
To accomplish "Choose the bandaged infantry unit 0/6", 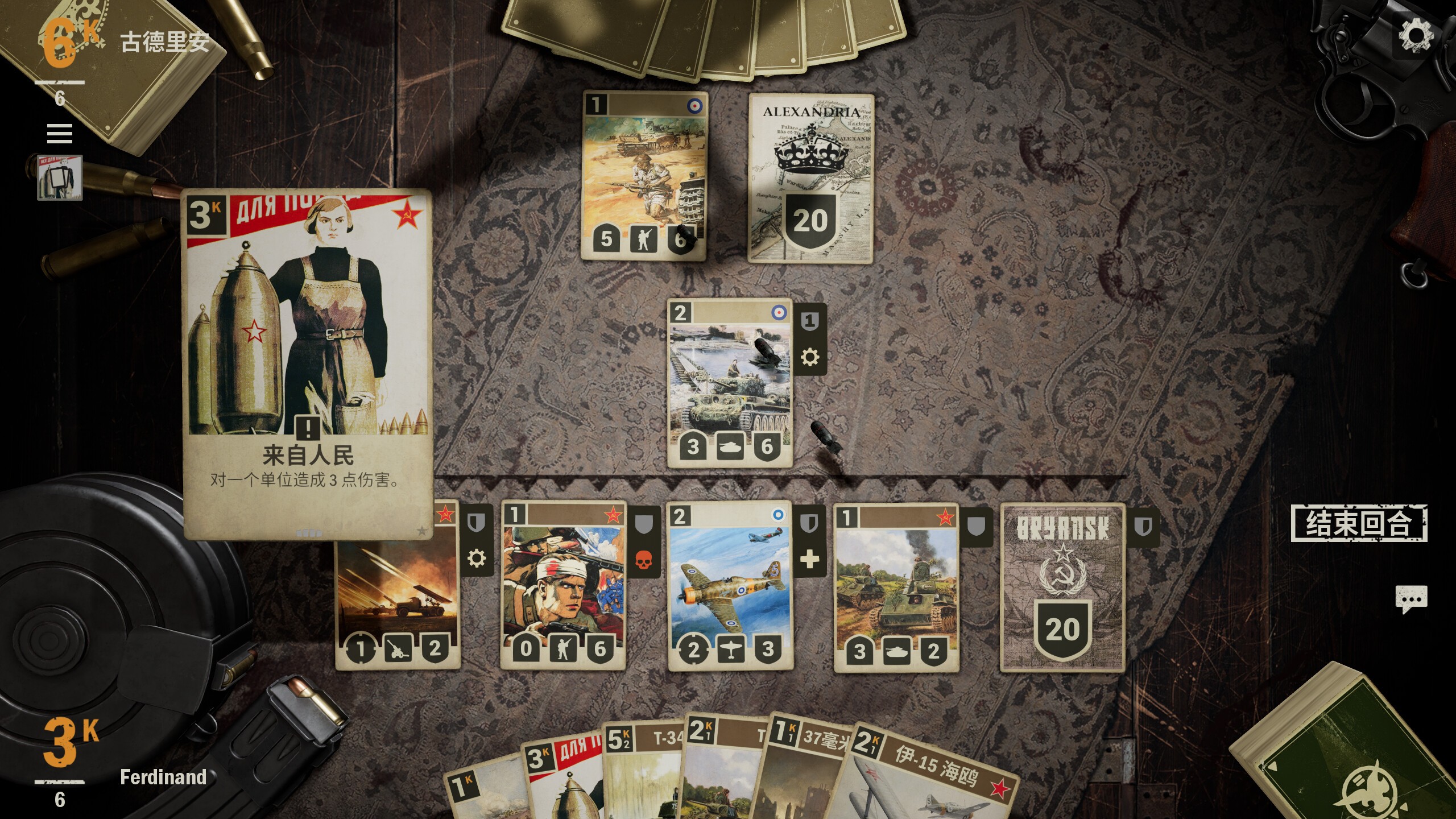I will tap(563, 586).
